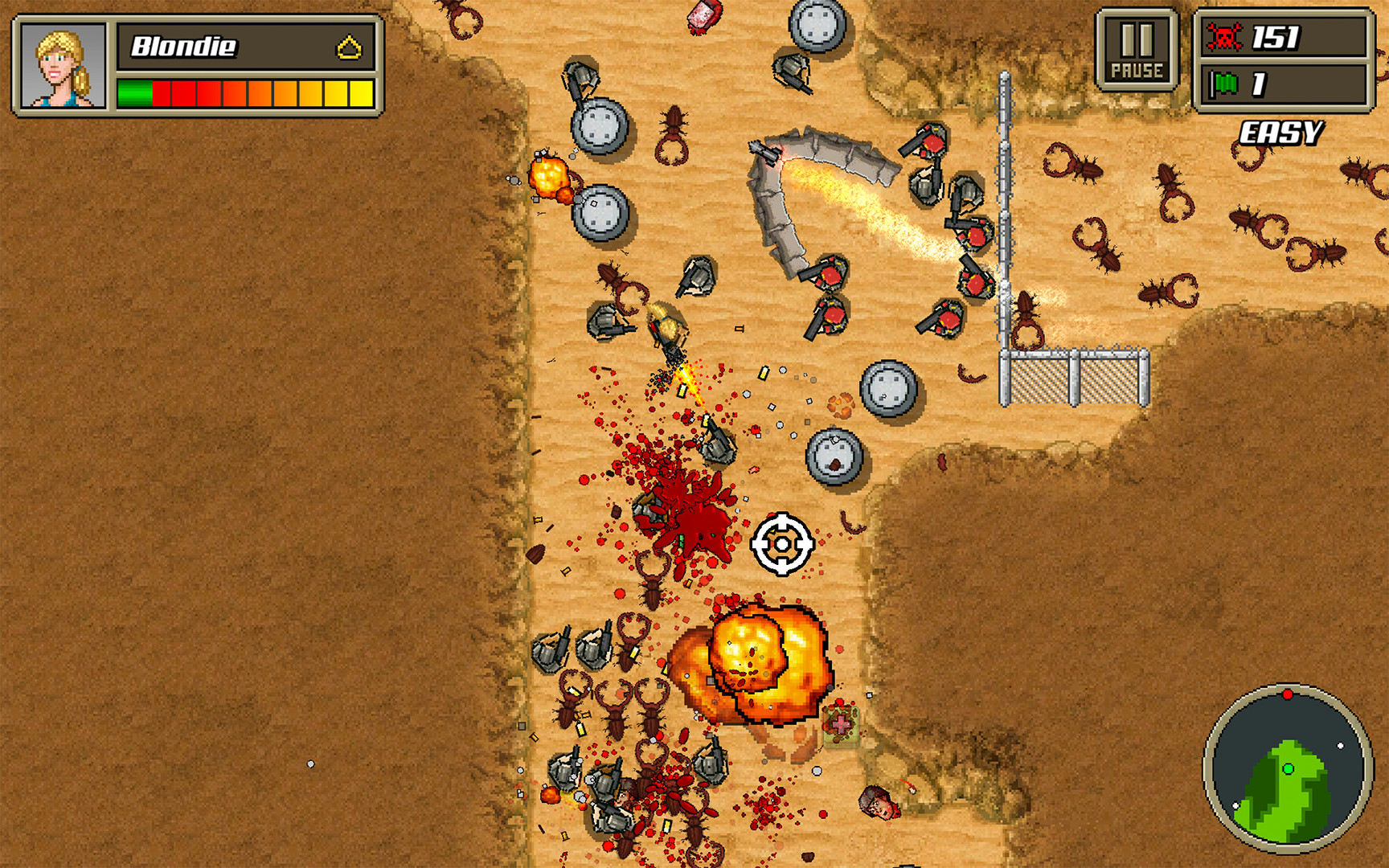Click the red player dot on the minimap
Image resolution: width=1389 pixels, height=868 pixels.
pos(1289,692)
